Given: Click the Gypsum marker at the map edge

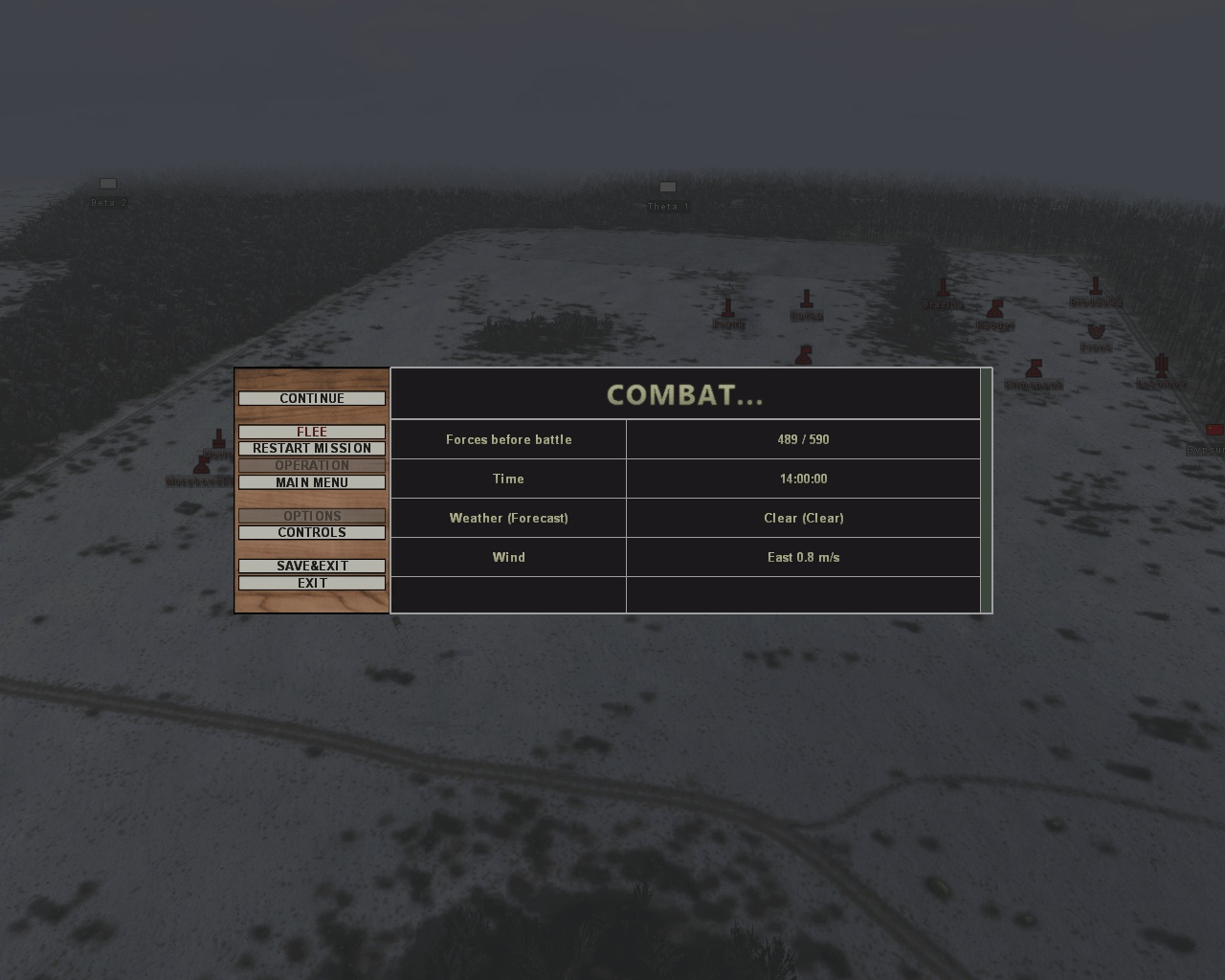Looking at the screenshot, I should coord(1214,429).
